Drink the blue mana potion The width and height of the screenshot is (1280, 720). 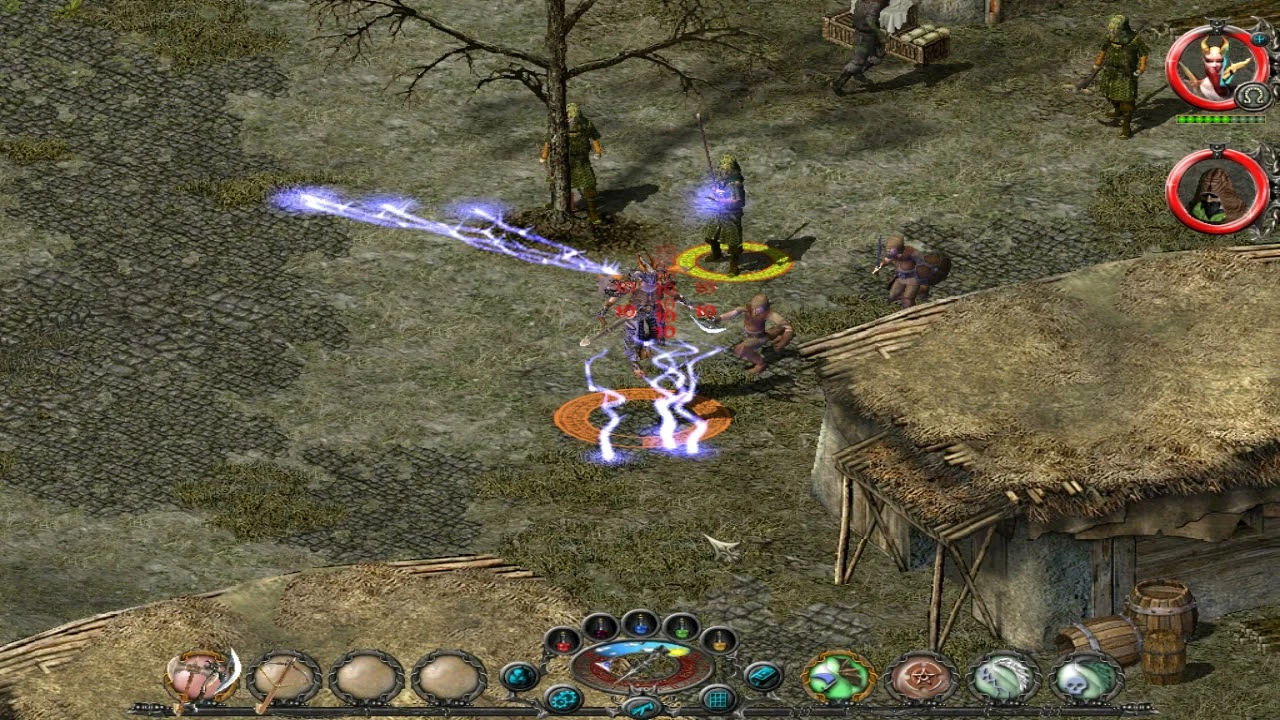click(641, 628)
